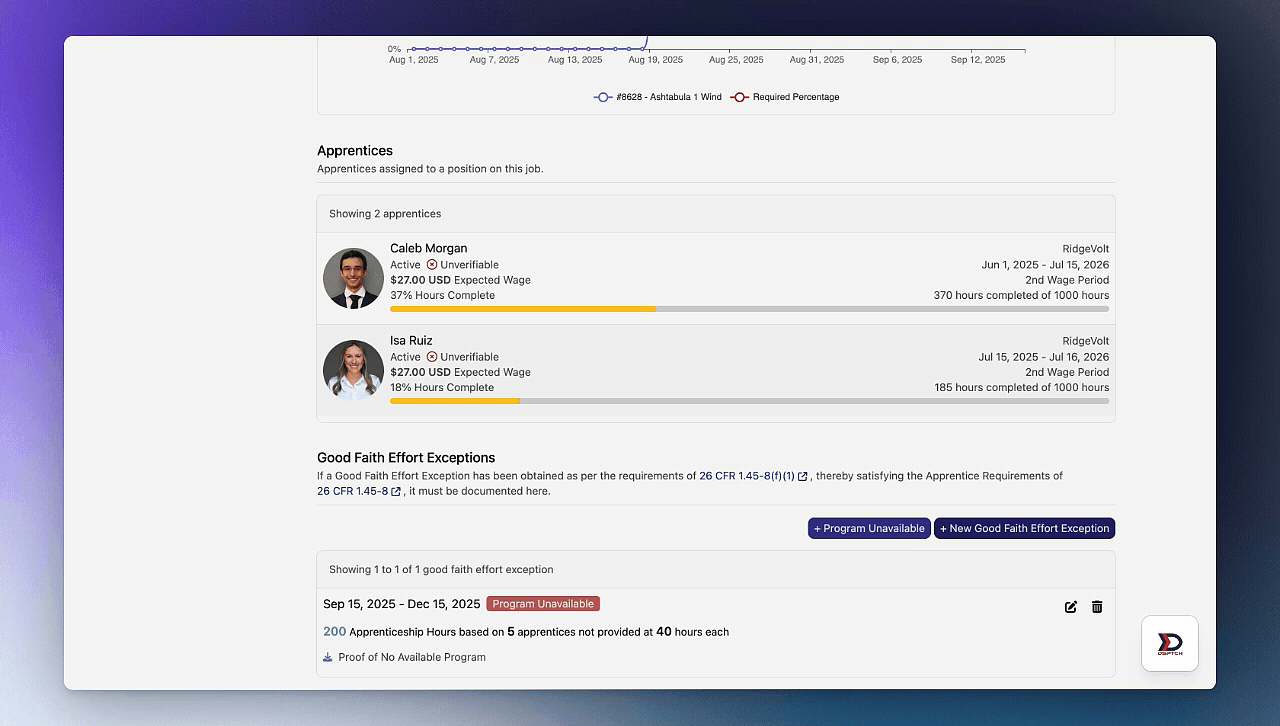Select Isa Ruiz's profile photo

click(353, 370)
